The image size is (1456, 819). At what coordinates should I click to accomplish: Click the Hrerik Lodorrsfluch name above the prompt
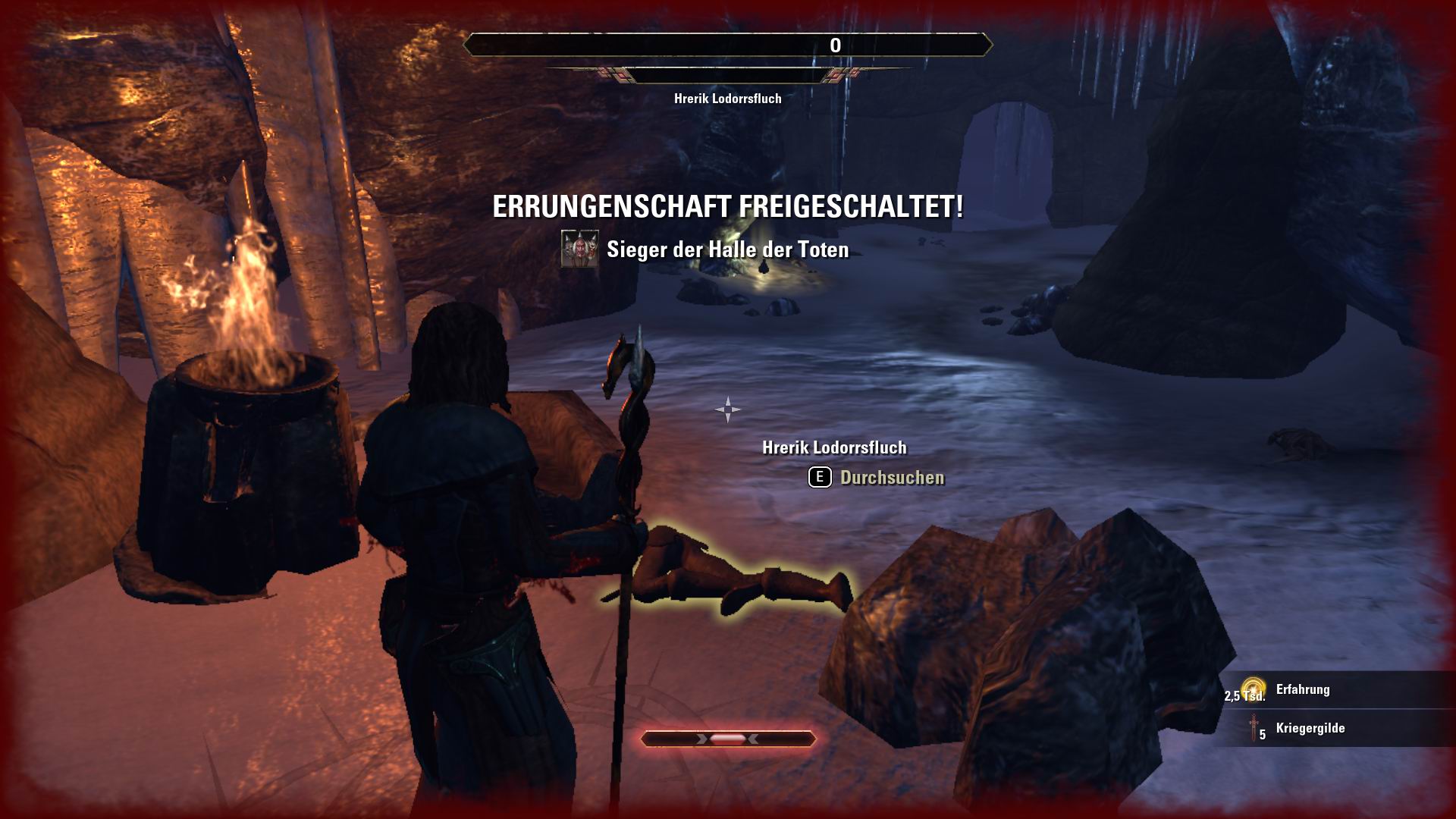point(834,447)
